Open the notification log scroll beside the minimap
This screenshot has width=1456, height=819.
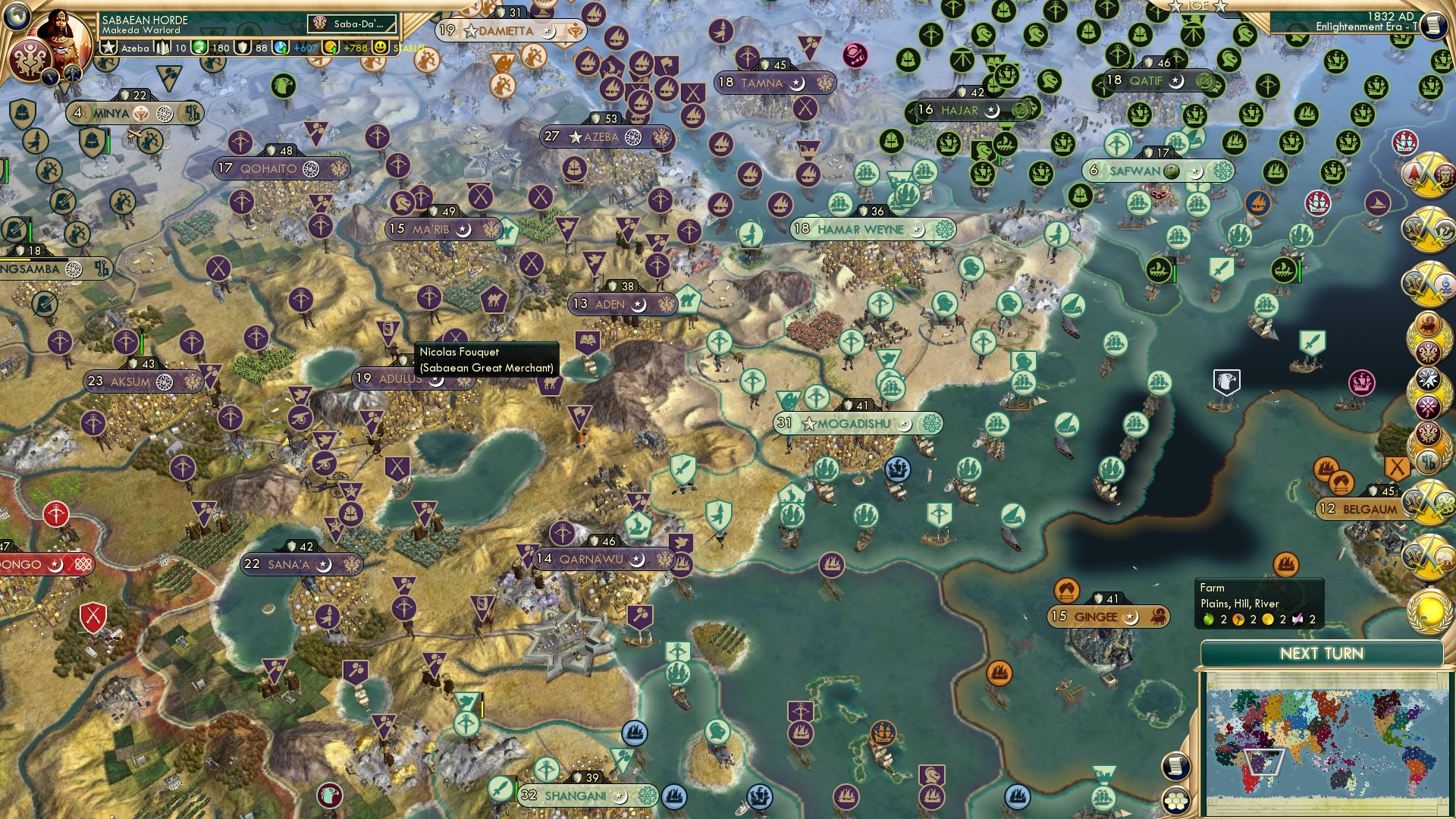click(x=1176, y=765)
